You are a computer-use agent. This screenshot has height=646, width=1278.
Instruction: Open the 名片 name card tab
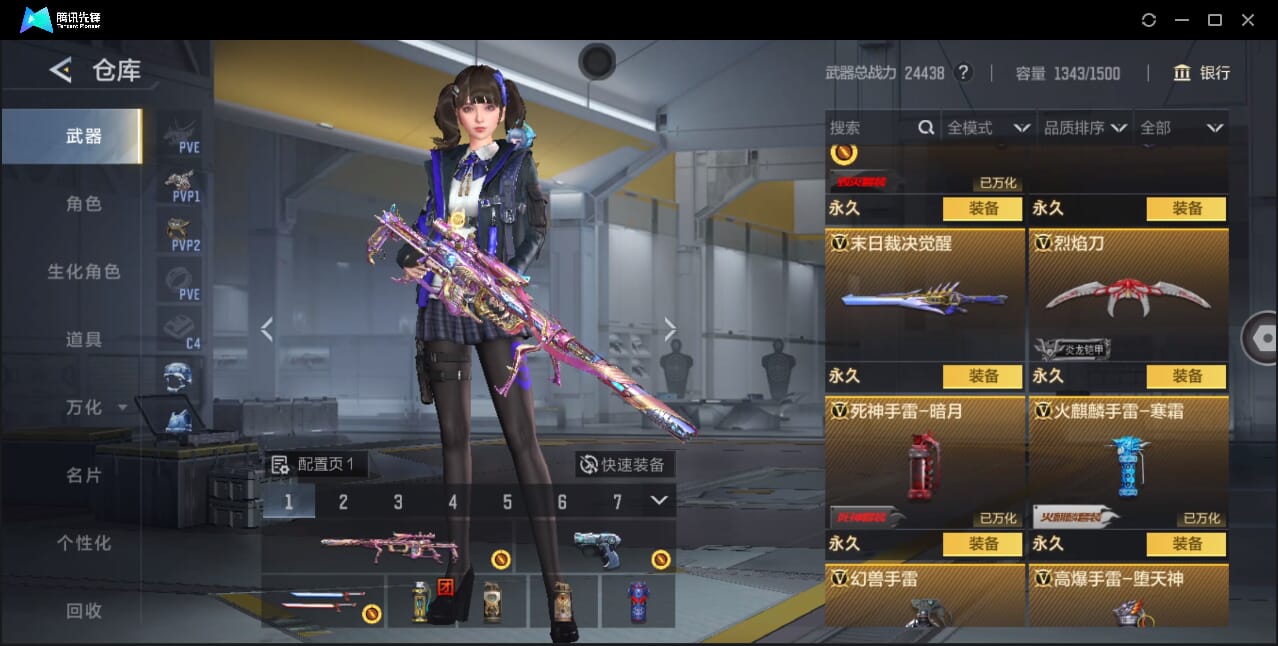(x=84, y=476)
